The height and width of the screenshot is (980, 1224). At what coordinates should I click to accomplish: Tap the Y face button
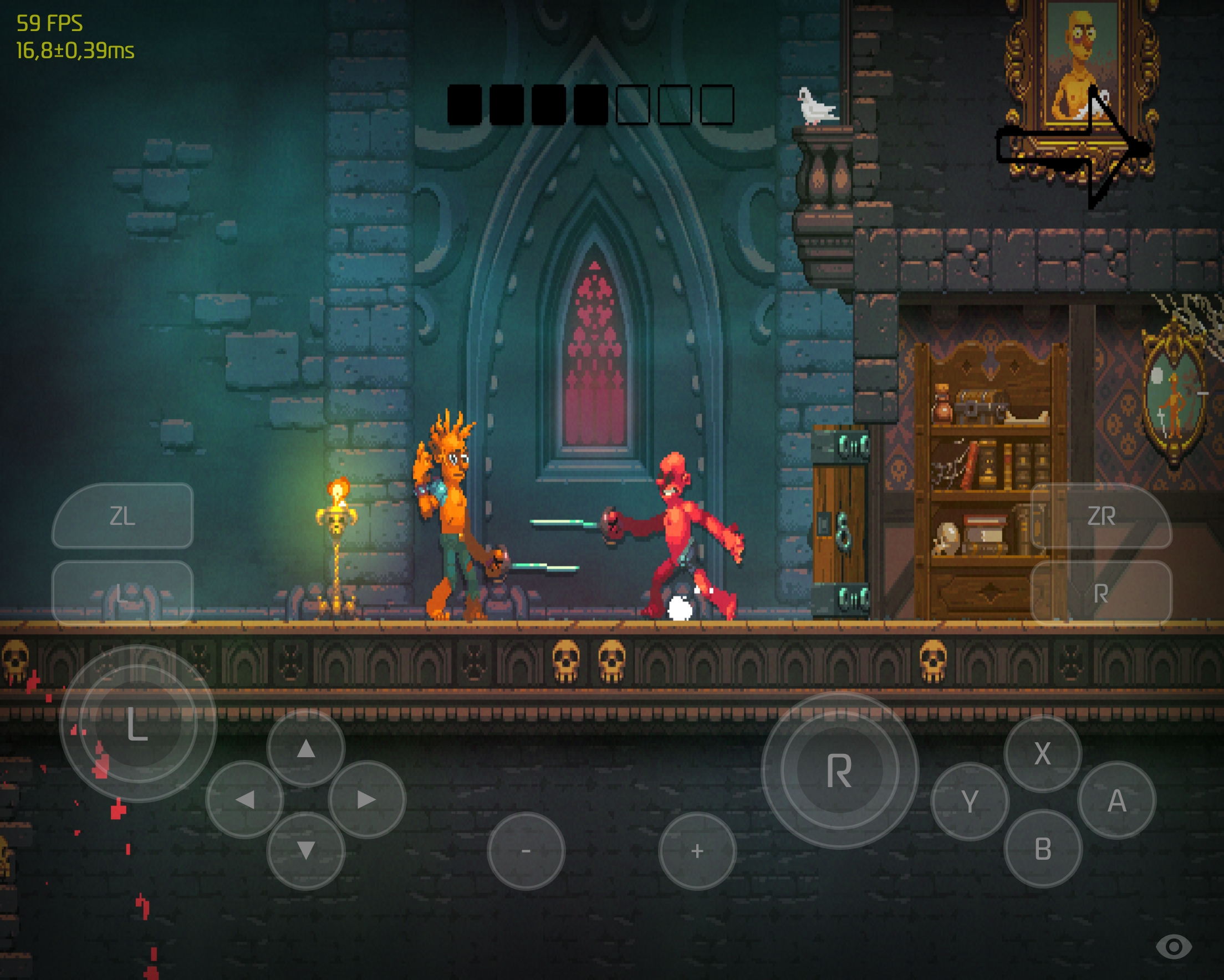point(970,801)
